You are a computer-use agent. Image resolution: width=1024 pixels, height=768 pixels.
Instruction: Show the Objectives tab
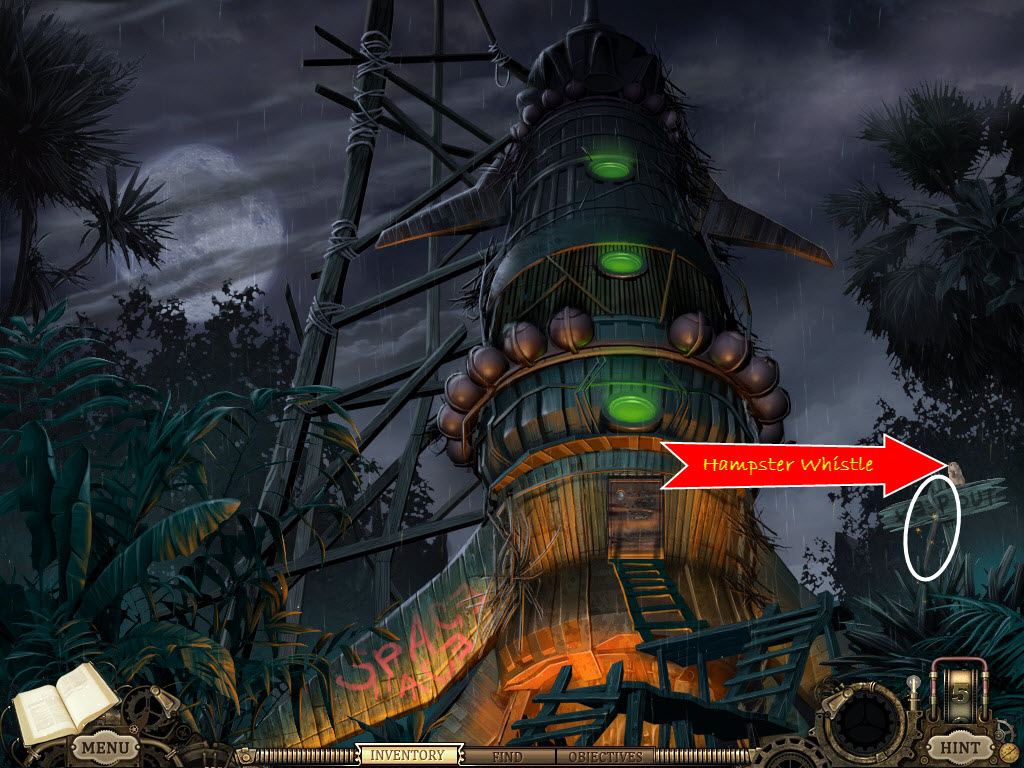(604, 756)
